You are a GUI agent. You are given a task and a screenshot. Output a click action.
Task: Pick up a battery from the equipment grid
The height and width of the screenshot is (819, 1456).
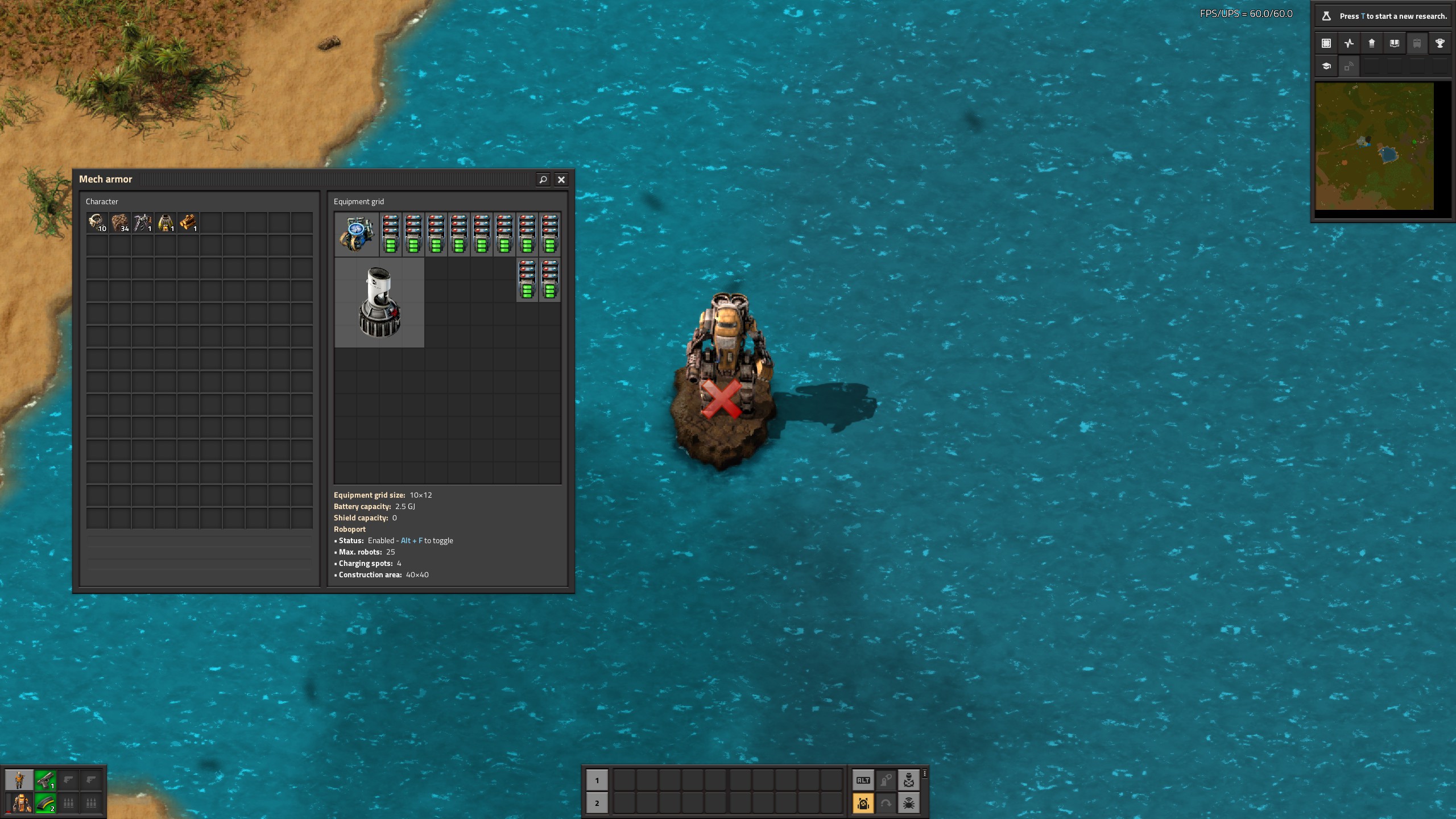pos(390,234)
